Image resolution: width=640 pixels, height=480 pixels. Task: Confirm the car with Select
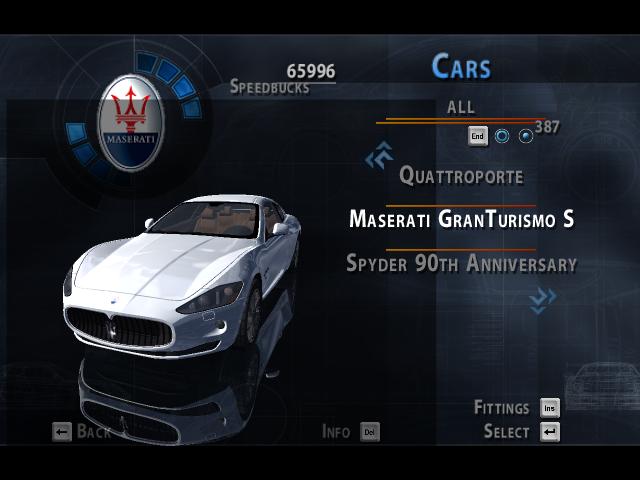pos(520,432)
